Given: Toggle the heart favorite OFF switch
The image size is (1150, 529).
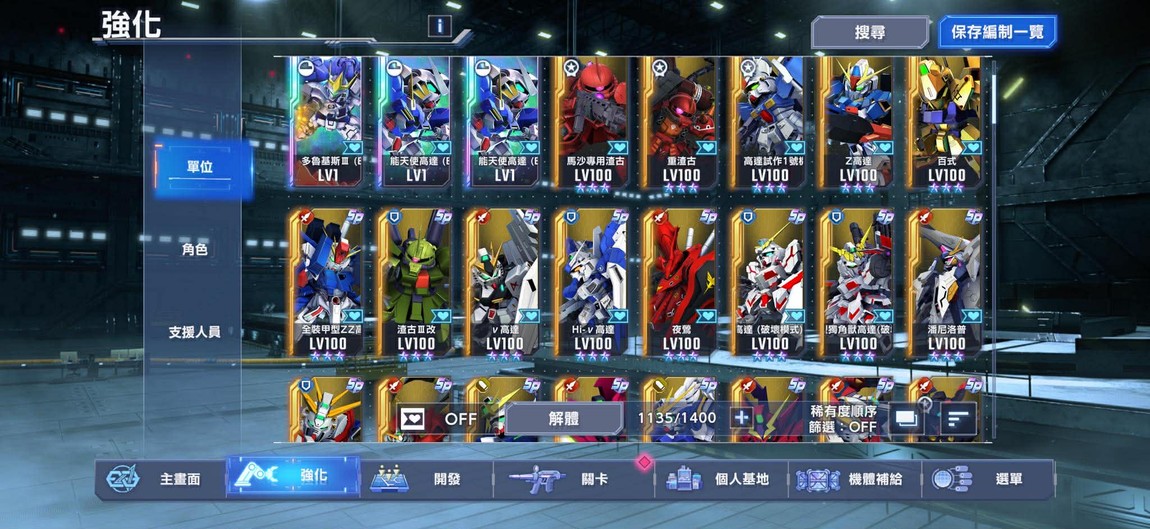Looking at the screenshot, I should point(438,418).
